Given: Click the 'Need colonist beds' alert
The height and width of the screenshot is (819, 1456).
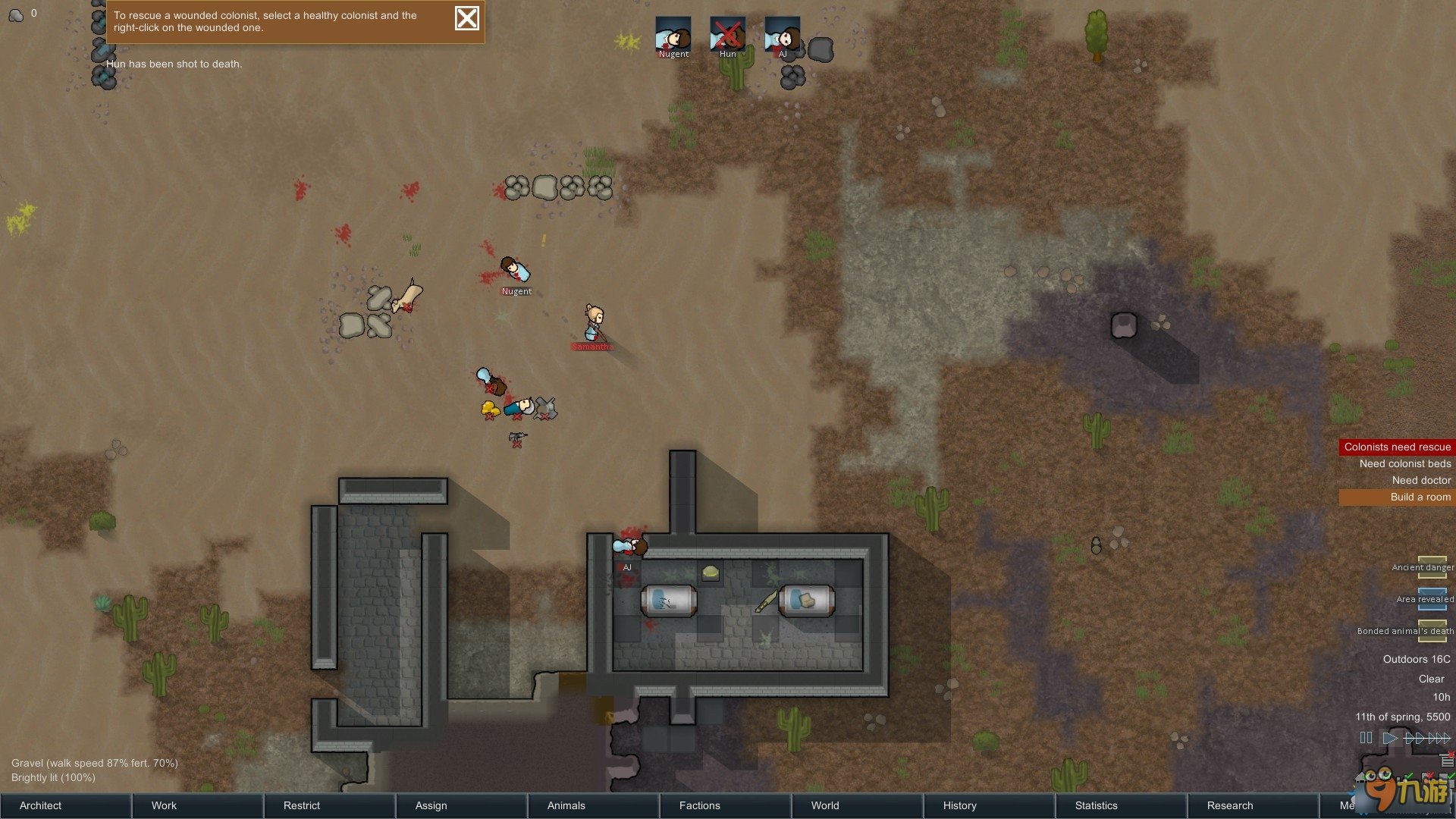Looking at the screenshot, I should point(1404,463).
